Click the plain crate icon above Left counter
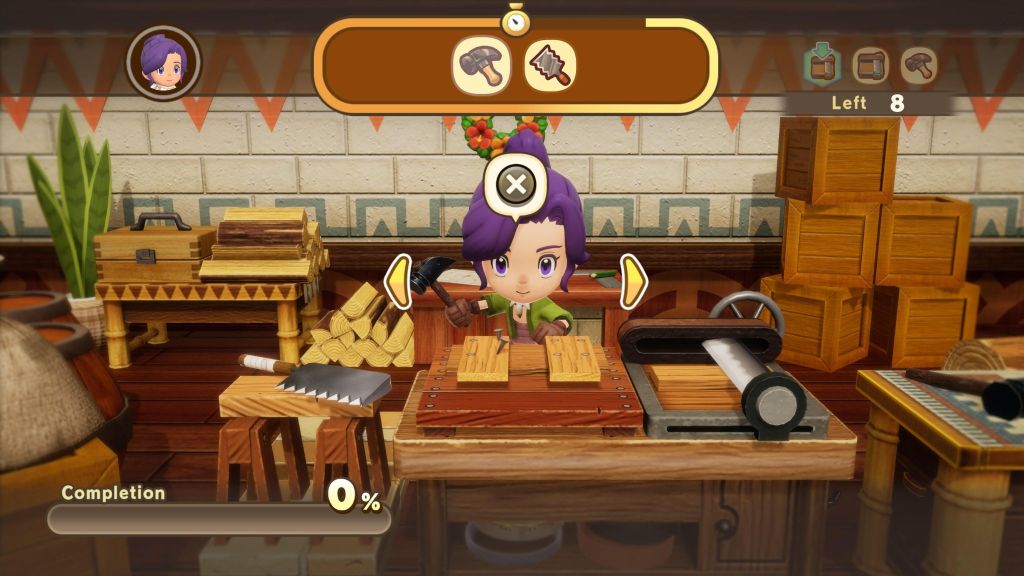 pos(870,65)
